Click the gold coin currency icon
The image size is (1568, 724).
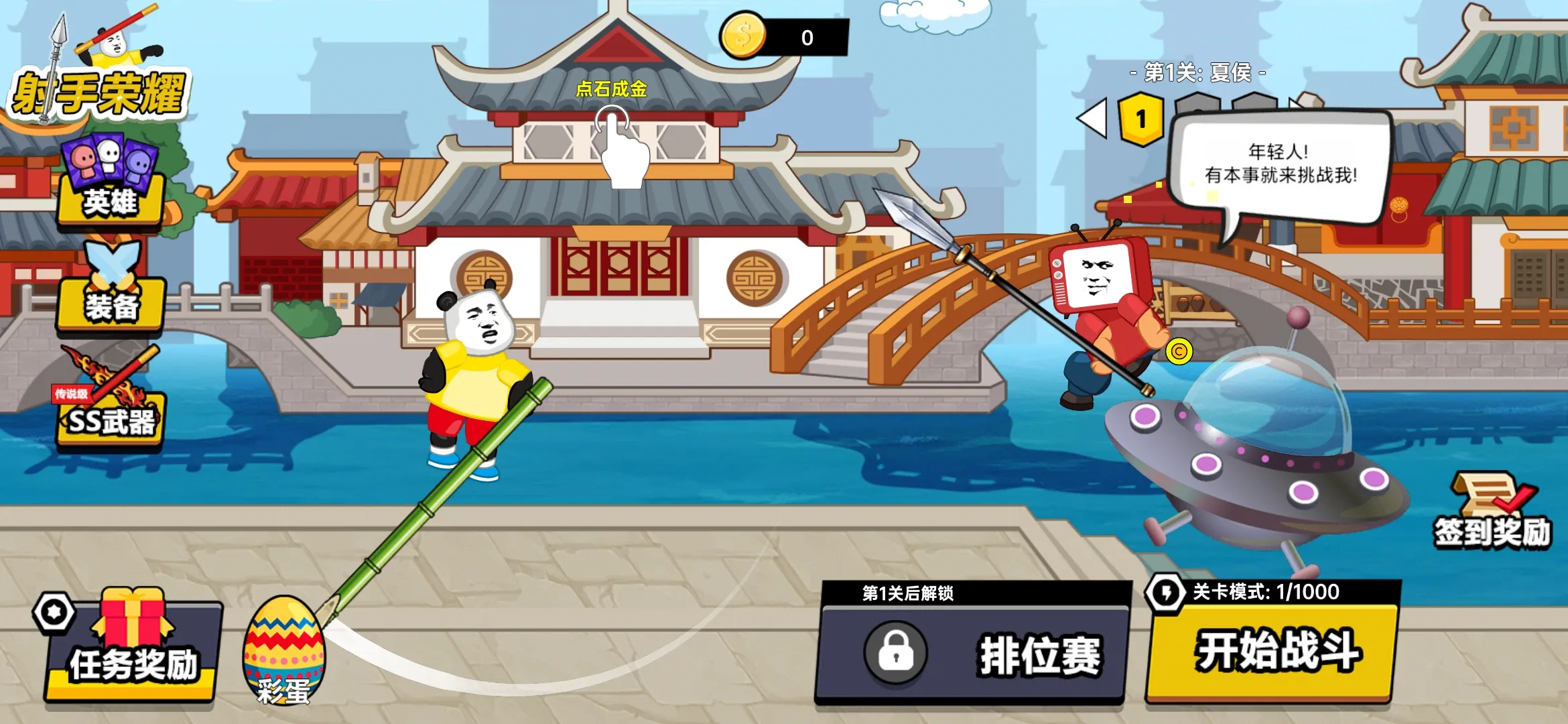pos(742,35)
